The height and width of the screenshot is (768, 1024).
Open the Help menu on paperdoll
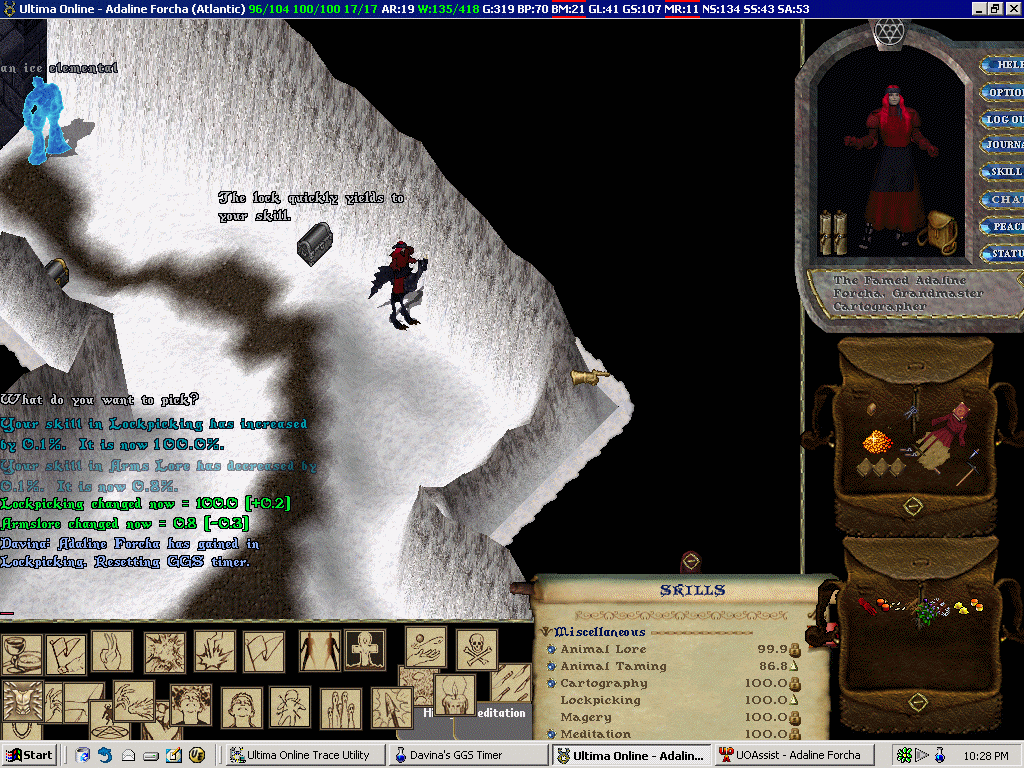point(1004,65)
